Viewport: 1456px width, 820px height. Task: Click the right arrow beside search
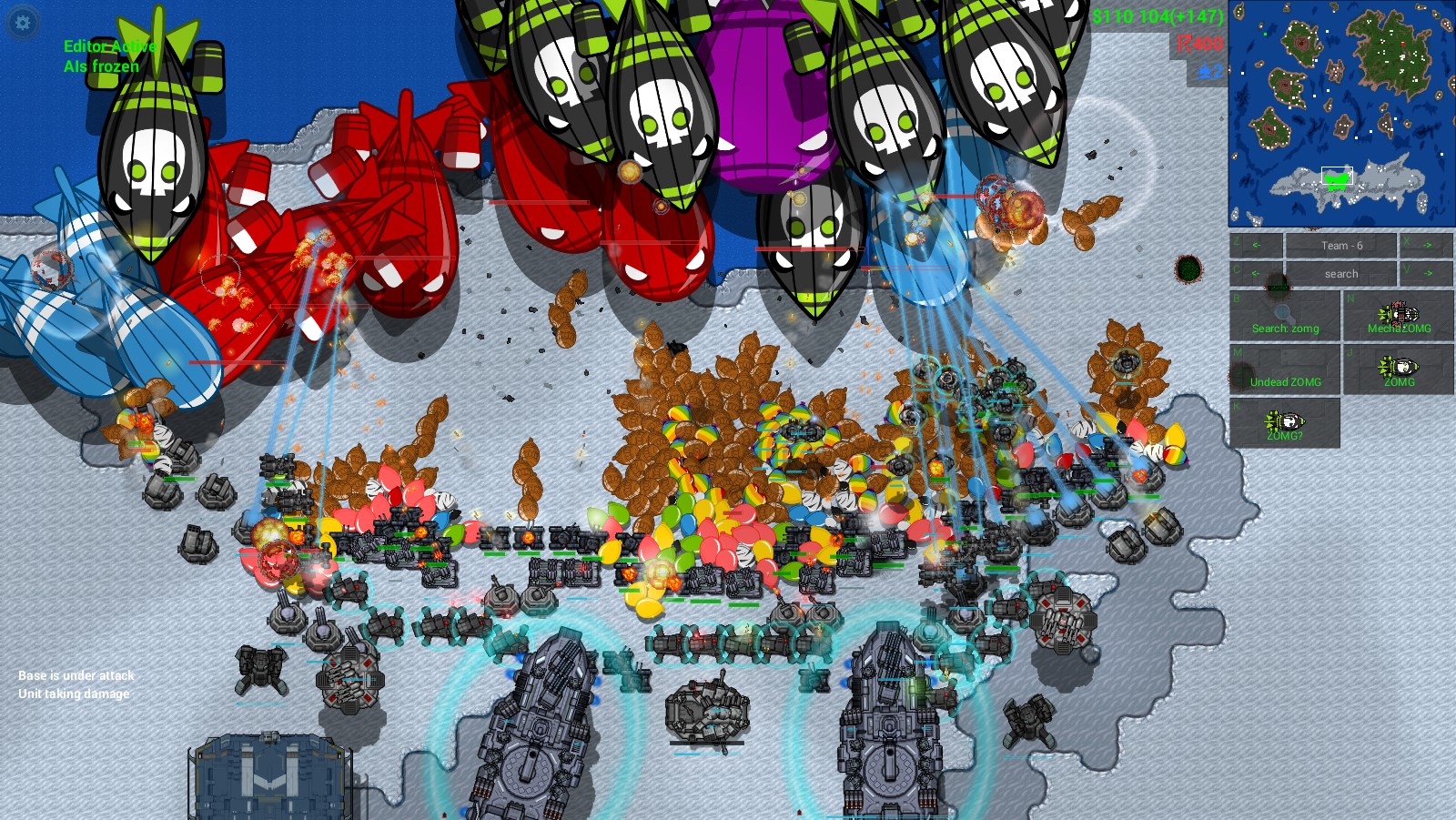[x=1426, y=273]
